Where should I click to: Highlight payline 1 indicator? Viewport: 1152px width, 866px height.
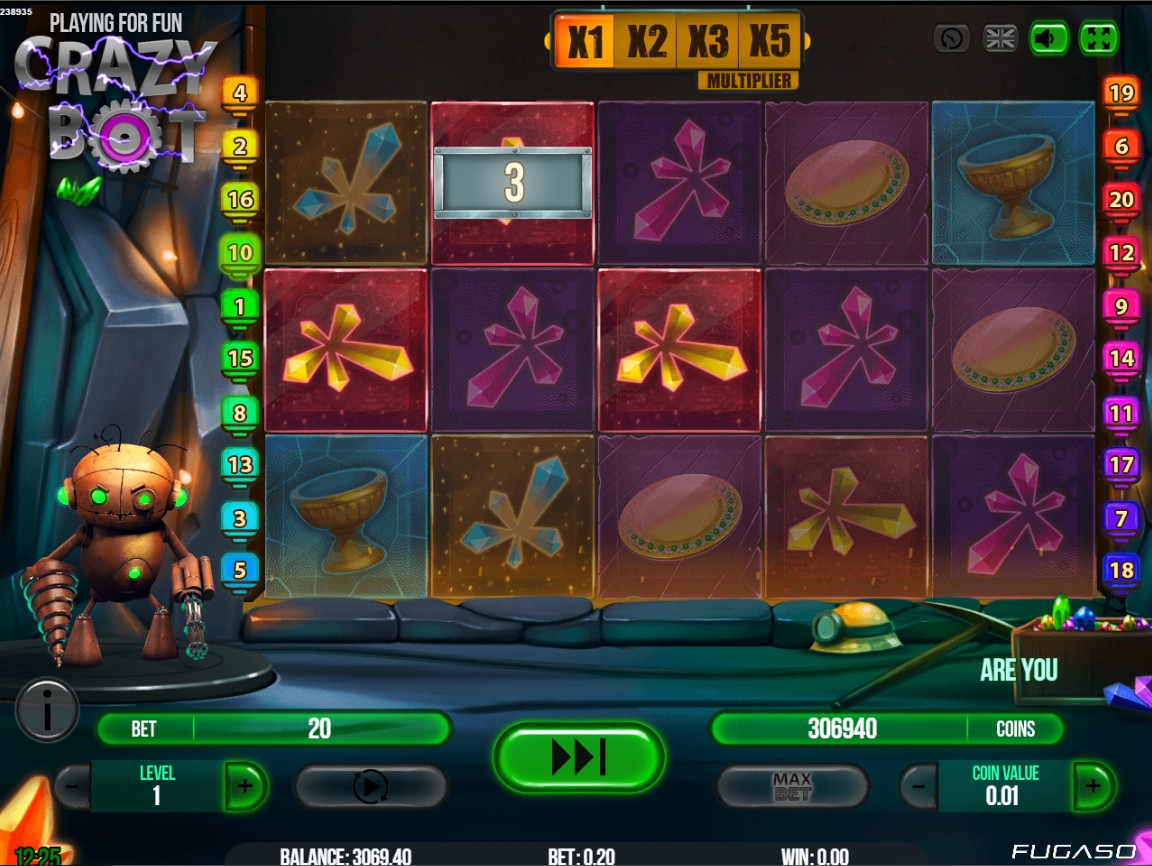point(240,305)
